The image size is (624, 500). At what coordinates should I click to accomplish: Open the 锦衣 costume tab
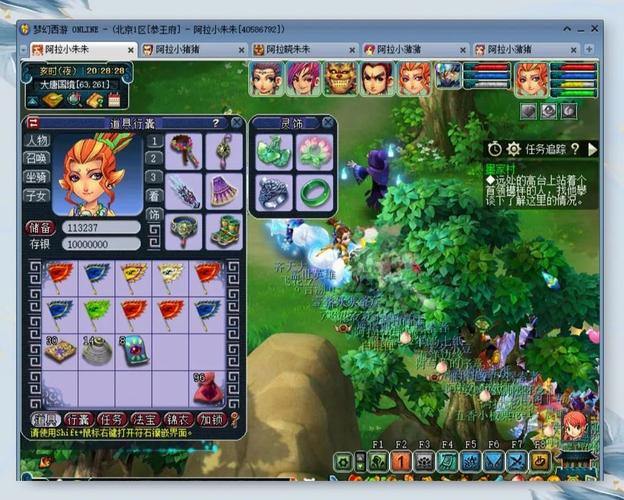tap(179, 419)
